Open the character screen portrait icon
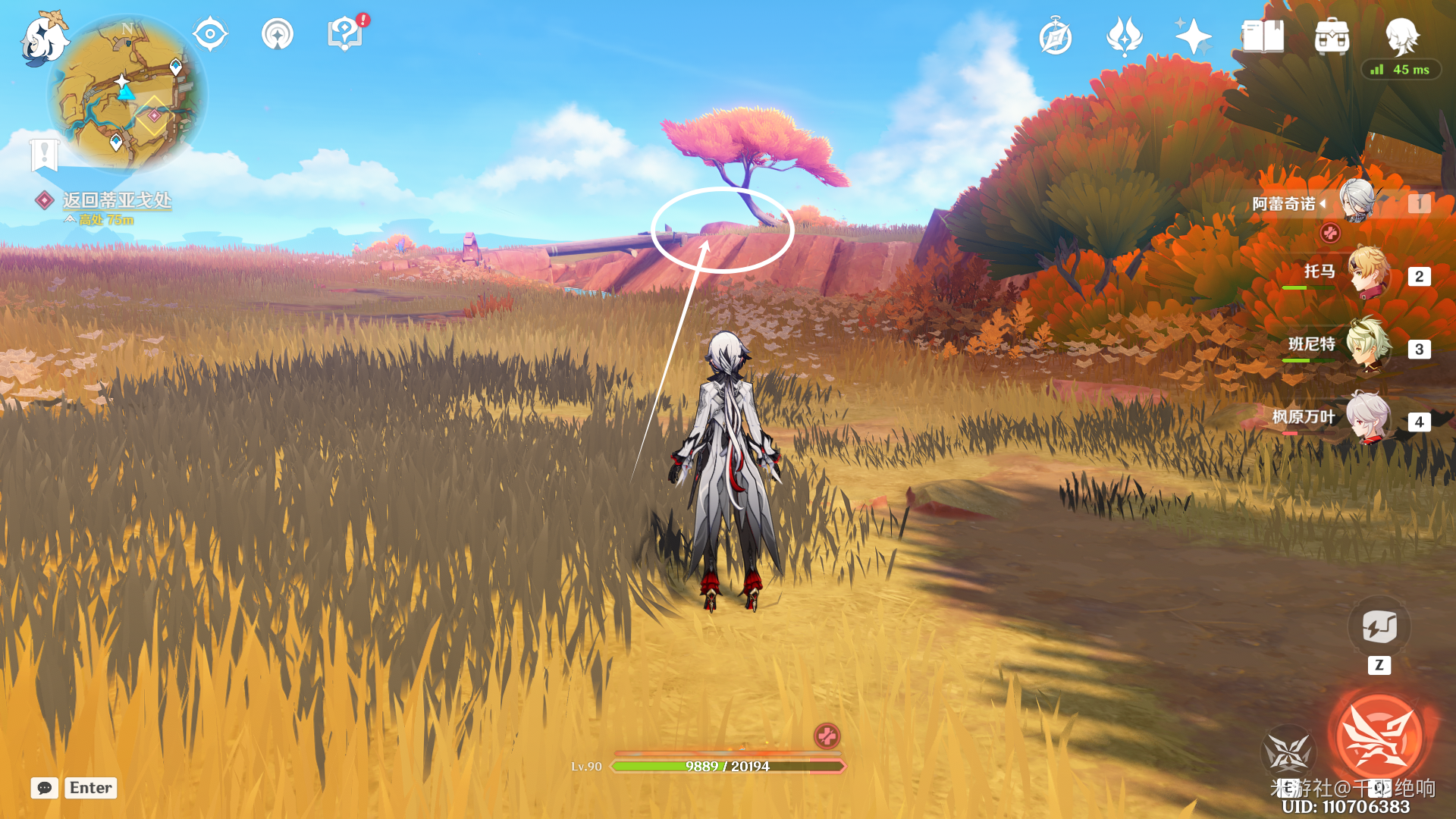The height and width of the screenshot is (819, 1456). pyautogui.click(x=1401, y=35)
